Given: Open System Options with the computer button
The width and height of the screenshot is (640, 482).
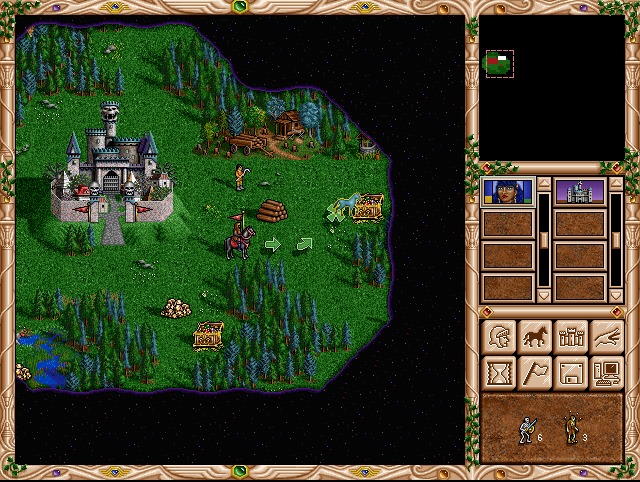Looking at the screenshot, I should pos(606,372).
